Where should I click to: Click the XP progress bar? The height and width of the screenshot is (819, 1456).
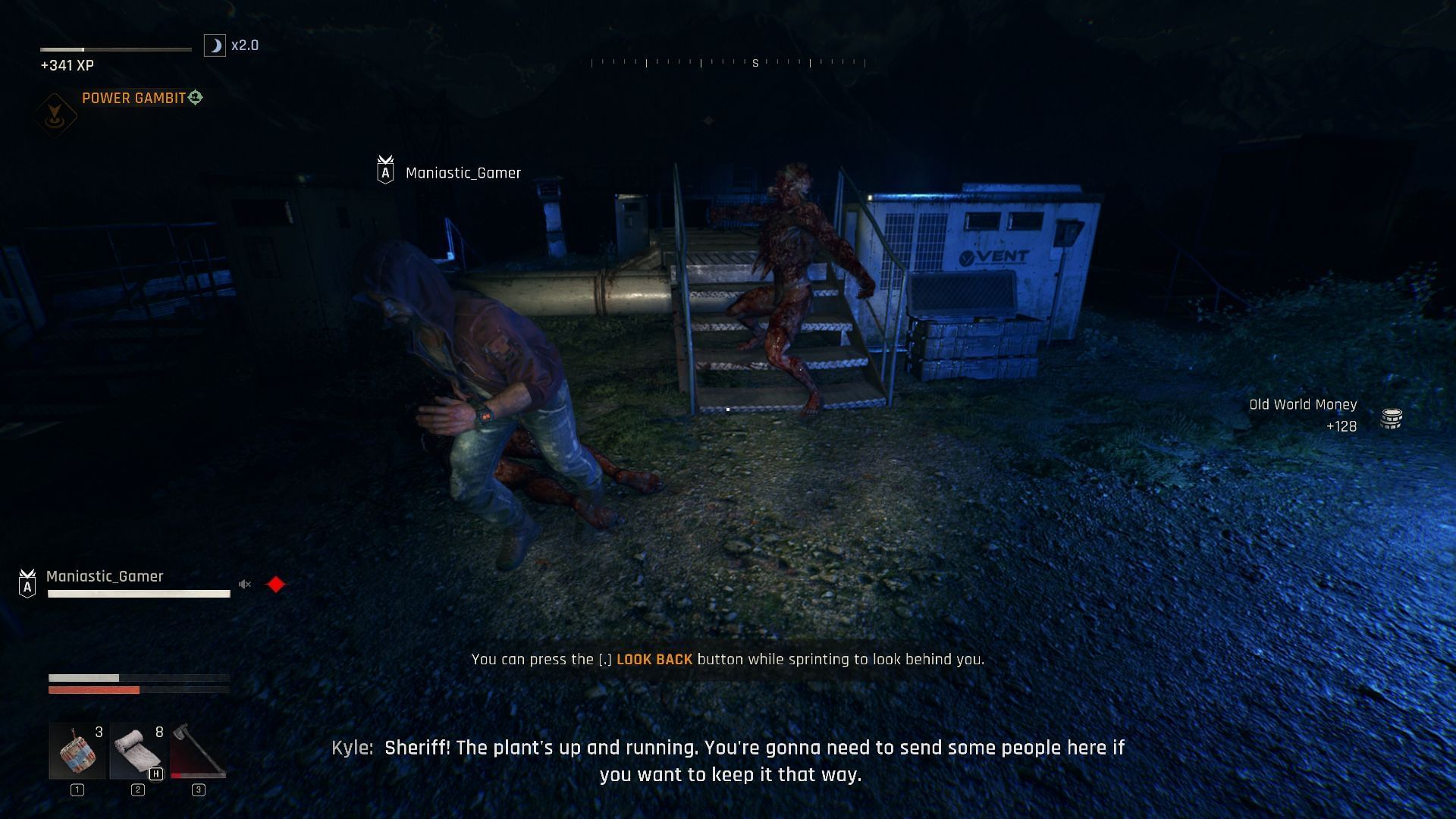116,47
